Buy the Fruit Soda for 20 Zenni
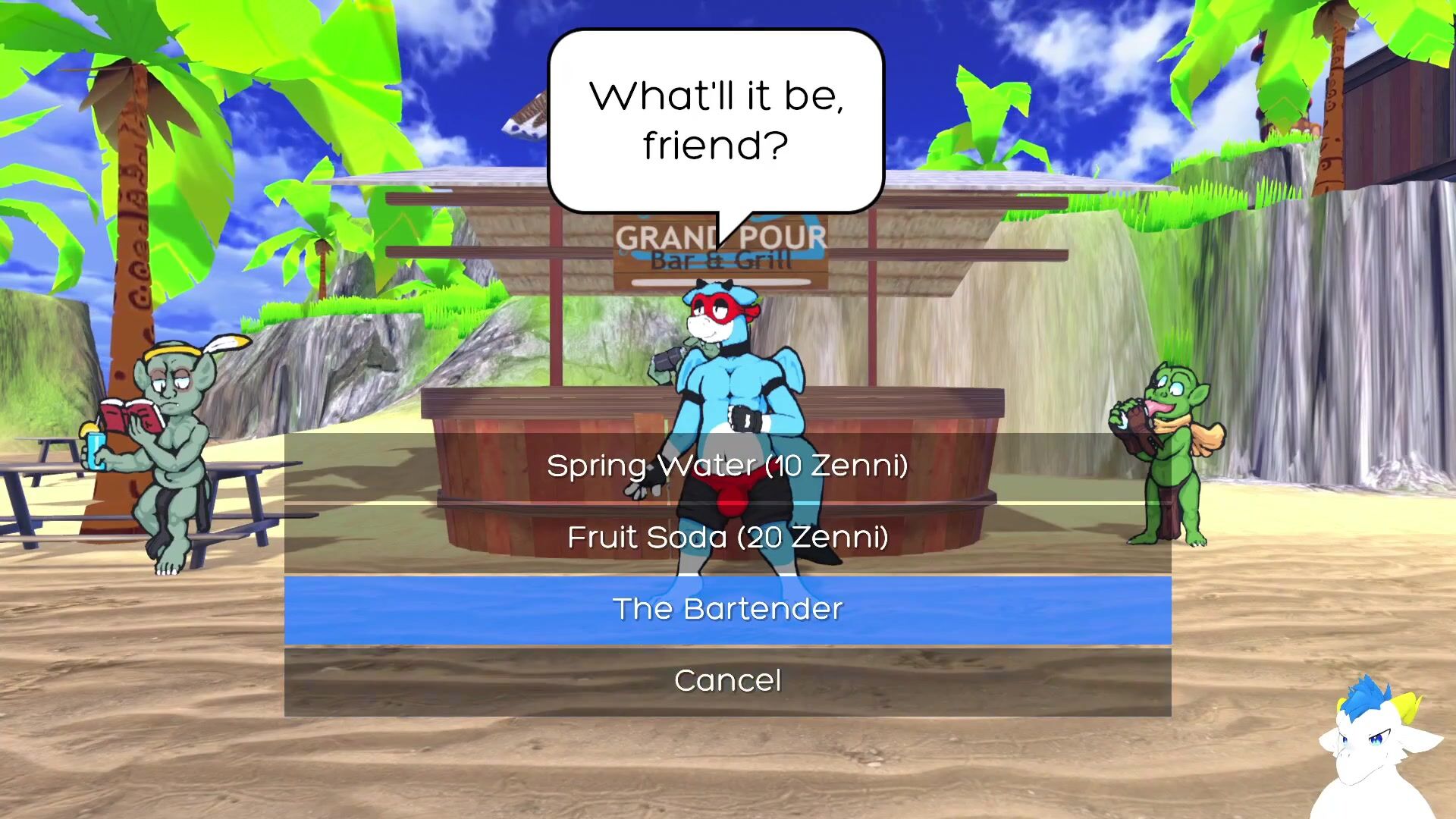This screenshot has width=1456, height=819. pyautogui.click(x=727, y=538)
